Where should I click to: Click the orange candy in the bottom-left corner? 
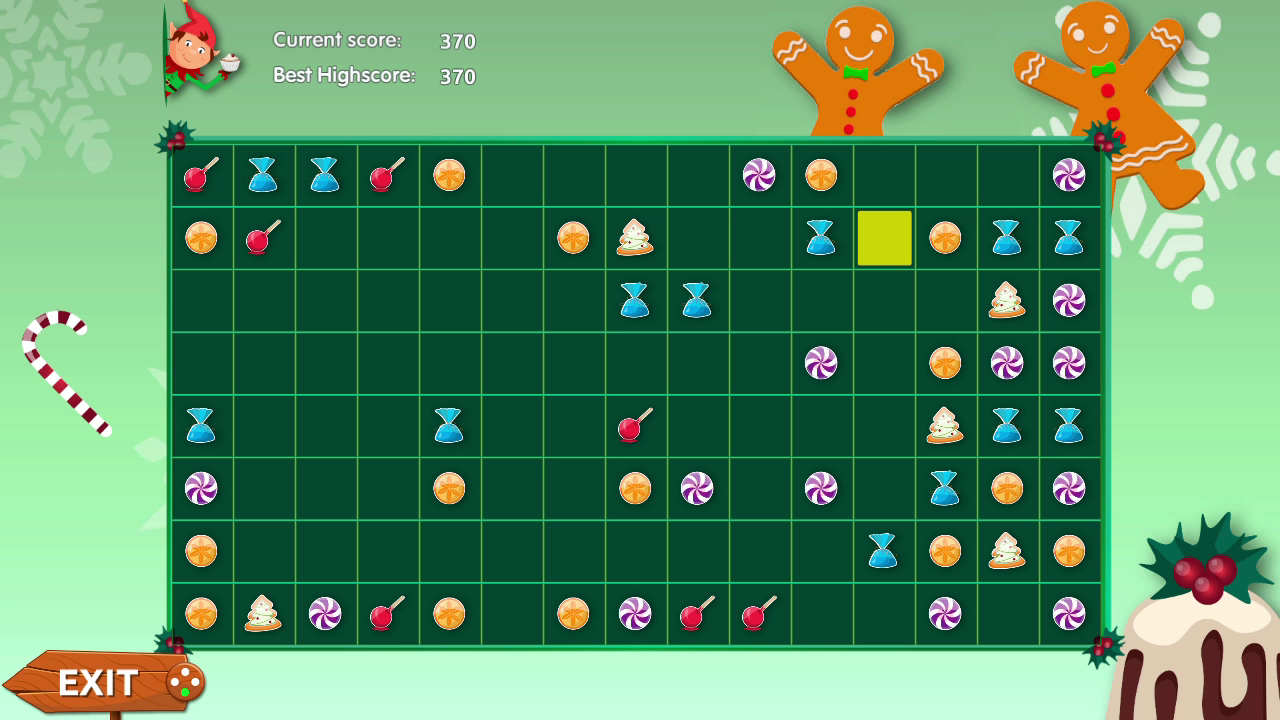[x=200, y=613]
